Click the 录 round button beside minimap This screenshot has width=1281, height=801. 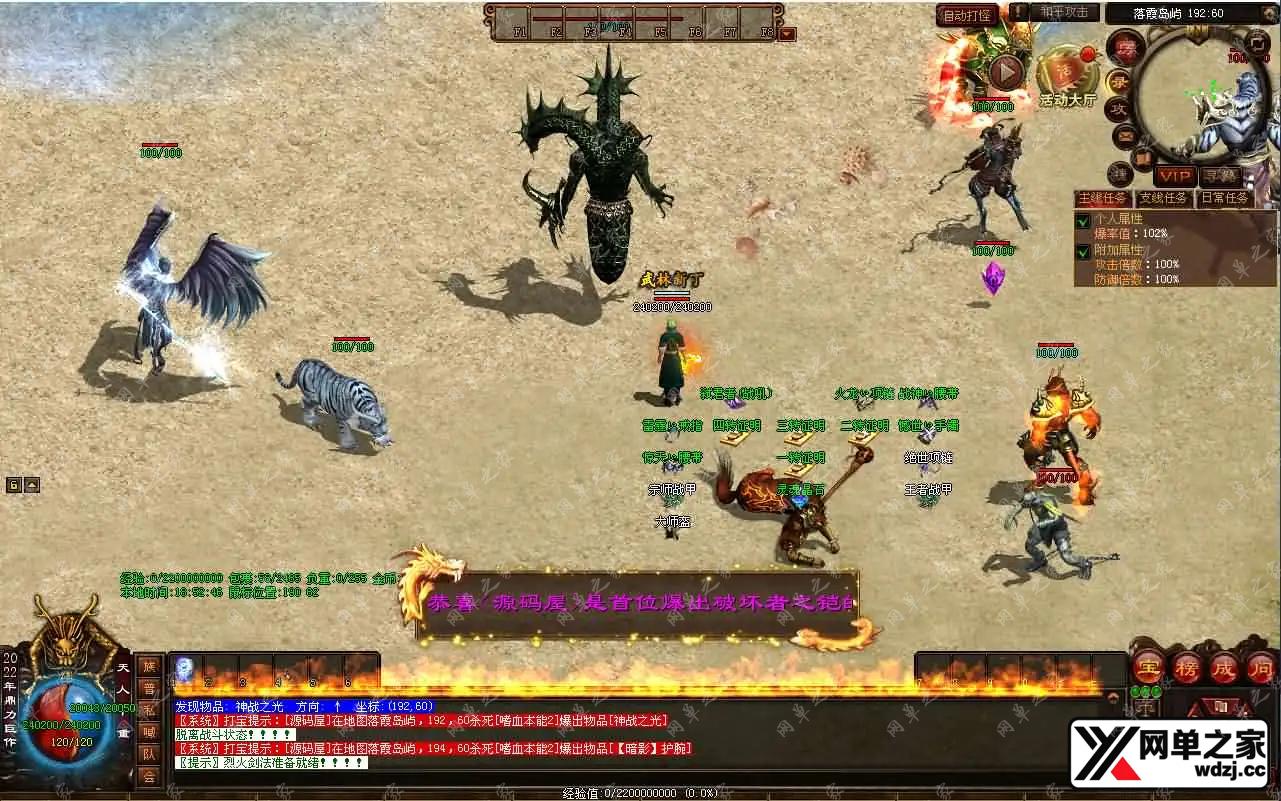pyautogui.click(x=1120, y=80)
